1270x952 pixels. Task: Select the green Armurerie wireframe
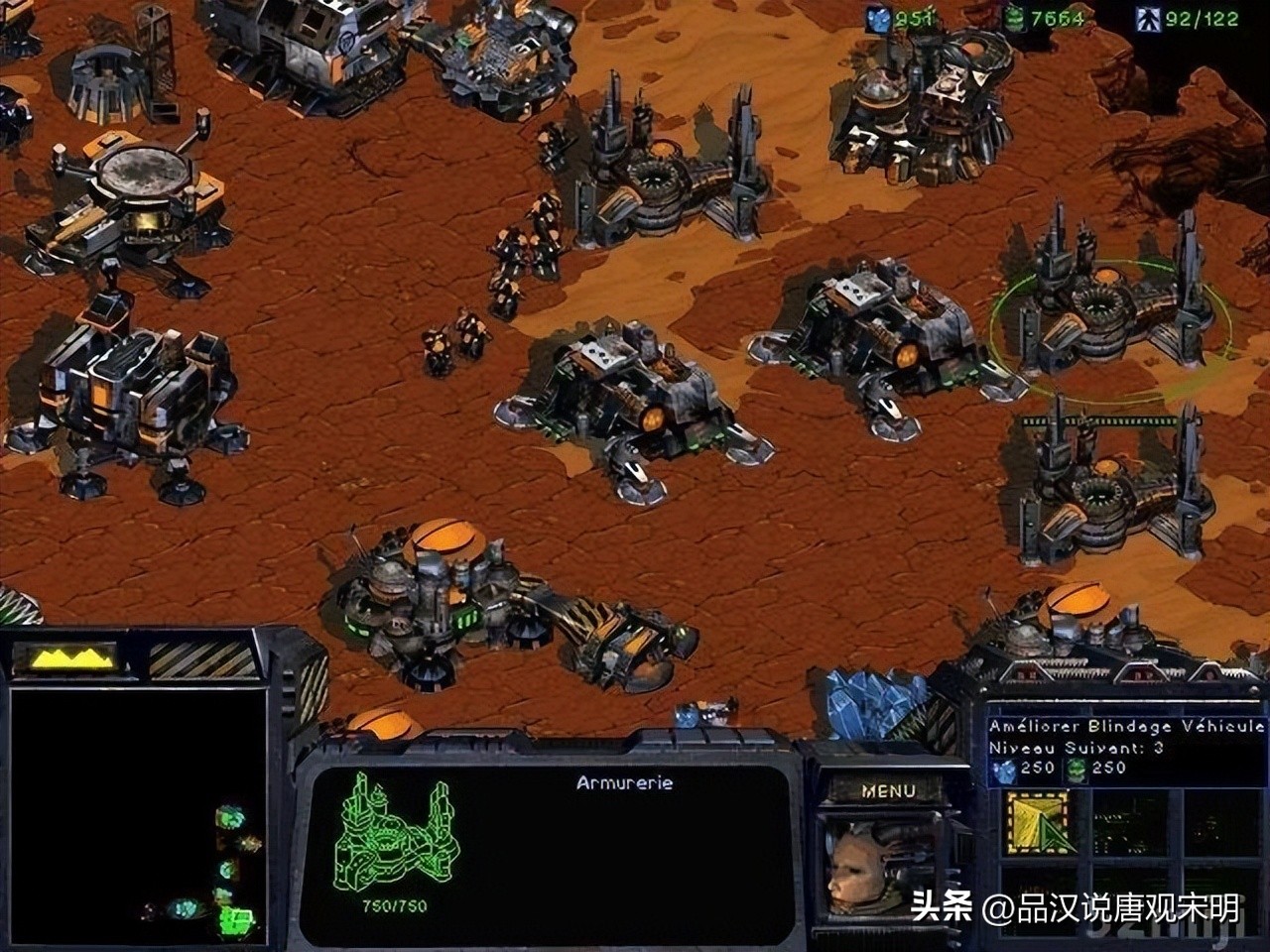pos(394,832)
